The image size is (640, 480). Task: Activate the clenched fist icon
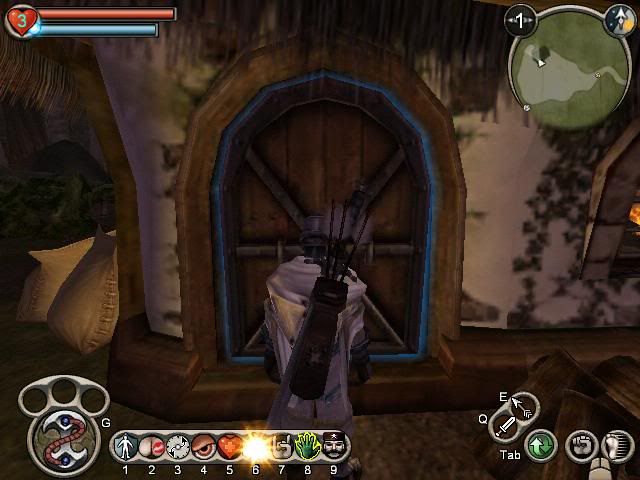point(581,444)
